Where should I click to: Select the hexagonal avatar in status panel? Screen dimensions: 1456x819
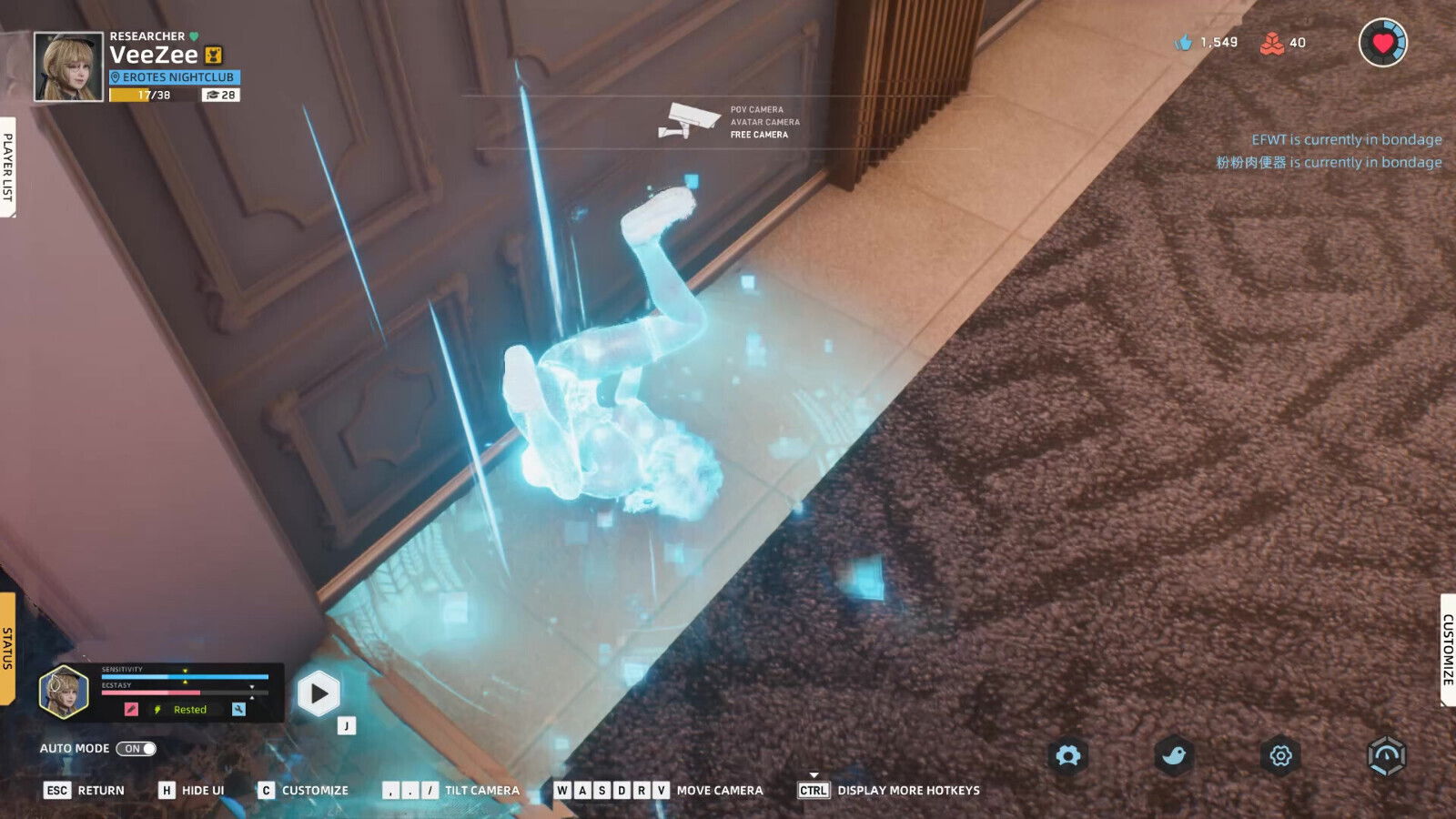(x=63, y=692)
